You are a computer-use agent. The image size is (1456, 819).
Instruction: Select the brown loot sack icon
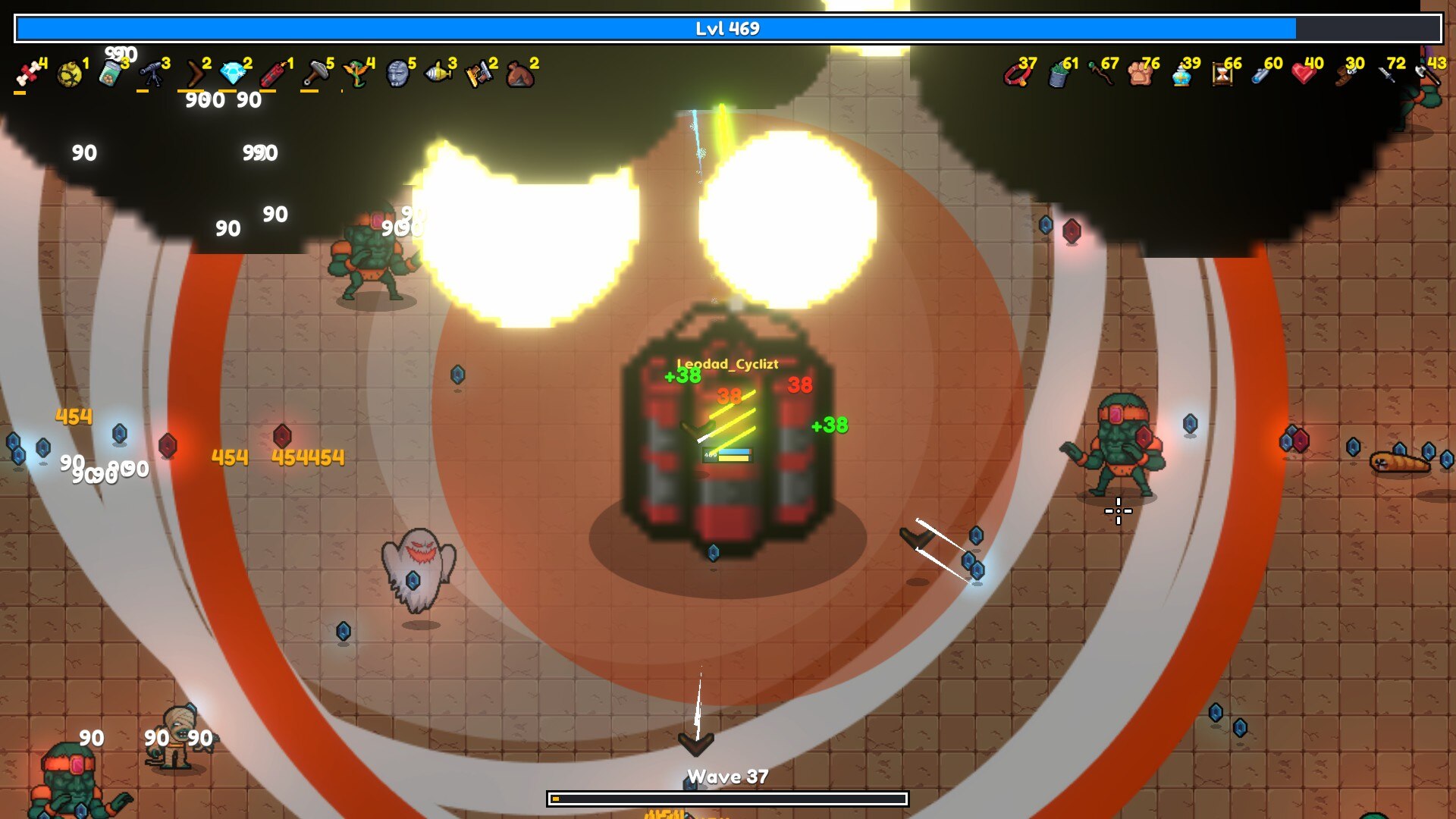coord(519,74)
